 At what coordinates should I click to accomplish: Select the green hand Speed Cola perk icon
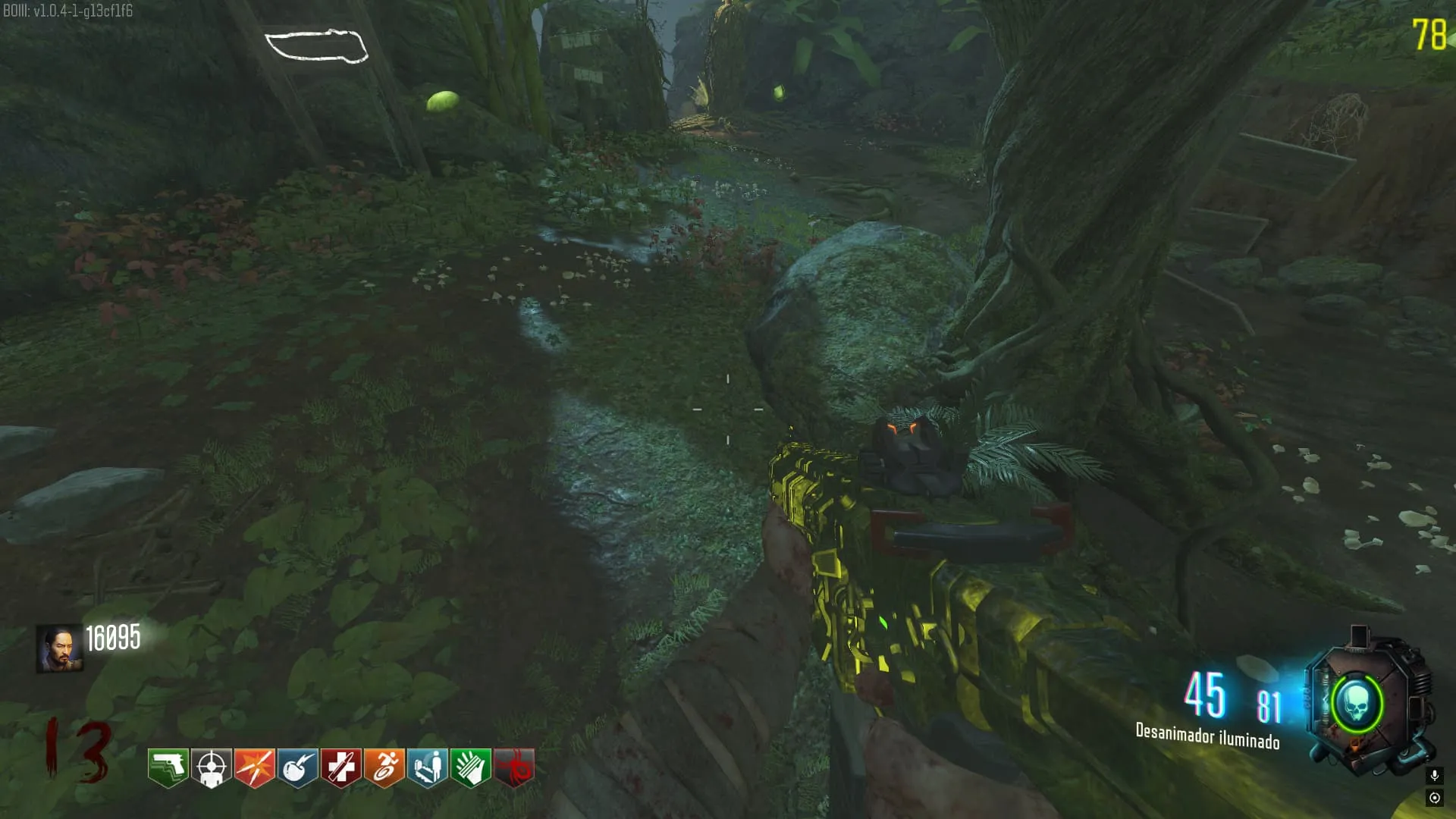click(x=470, y=767)
